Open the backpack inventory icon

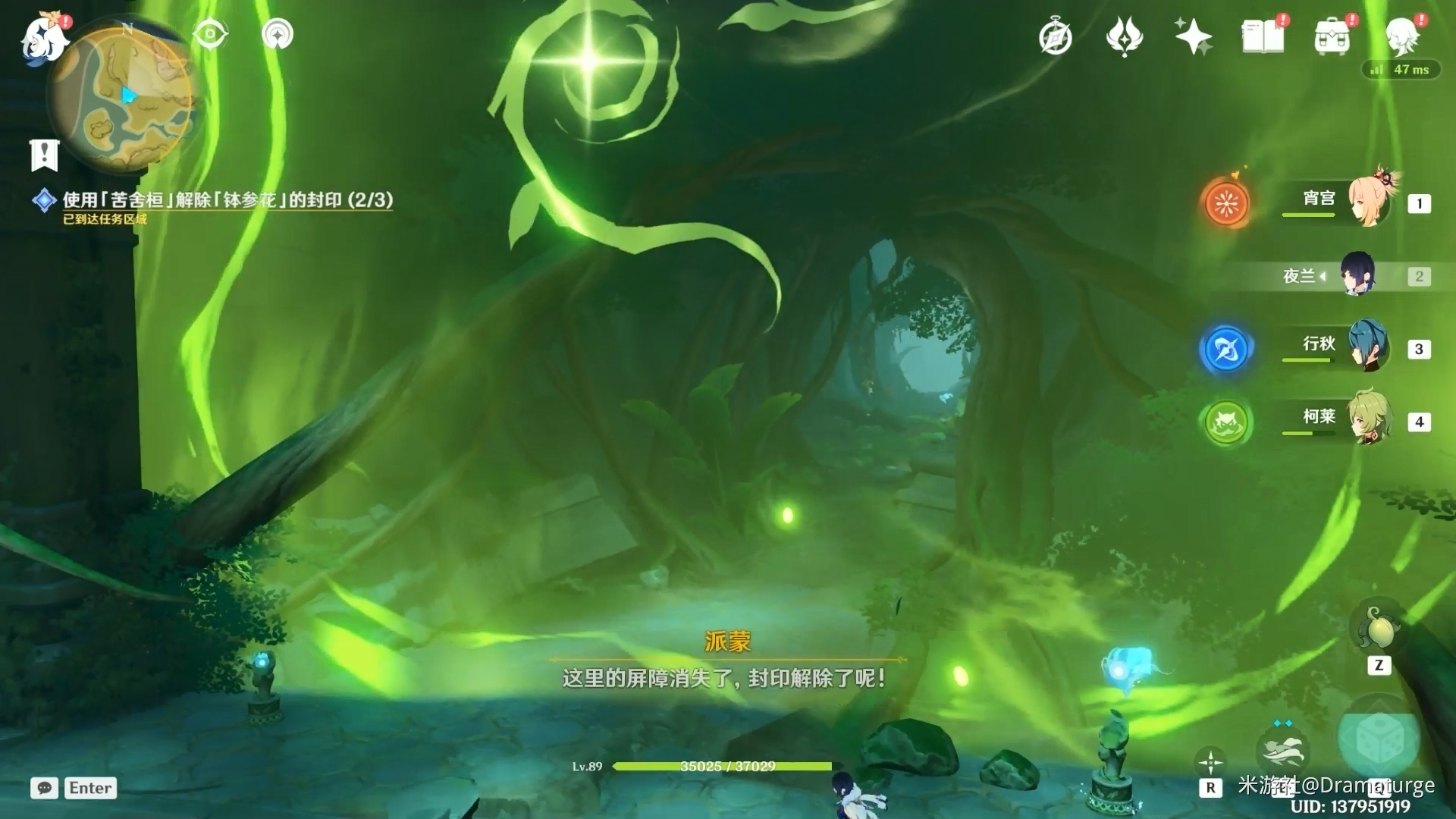[x=1332, y=37]
